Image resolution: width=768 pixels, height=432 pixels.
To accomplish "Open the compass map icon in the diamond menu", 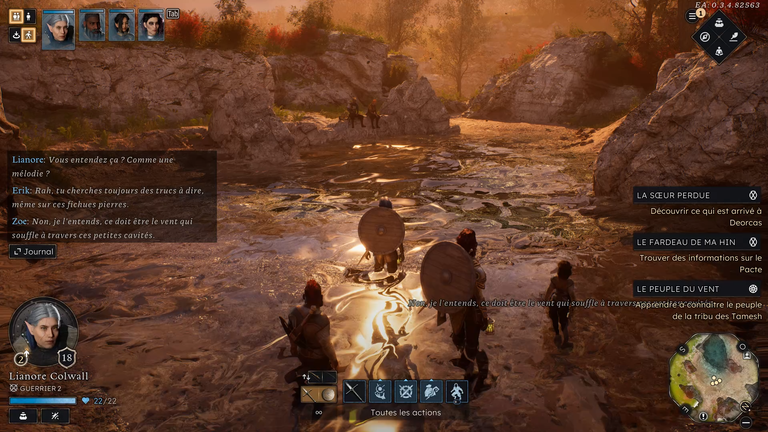I will [x=705, y=37].
